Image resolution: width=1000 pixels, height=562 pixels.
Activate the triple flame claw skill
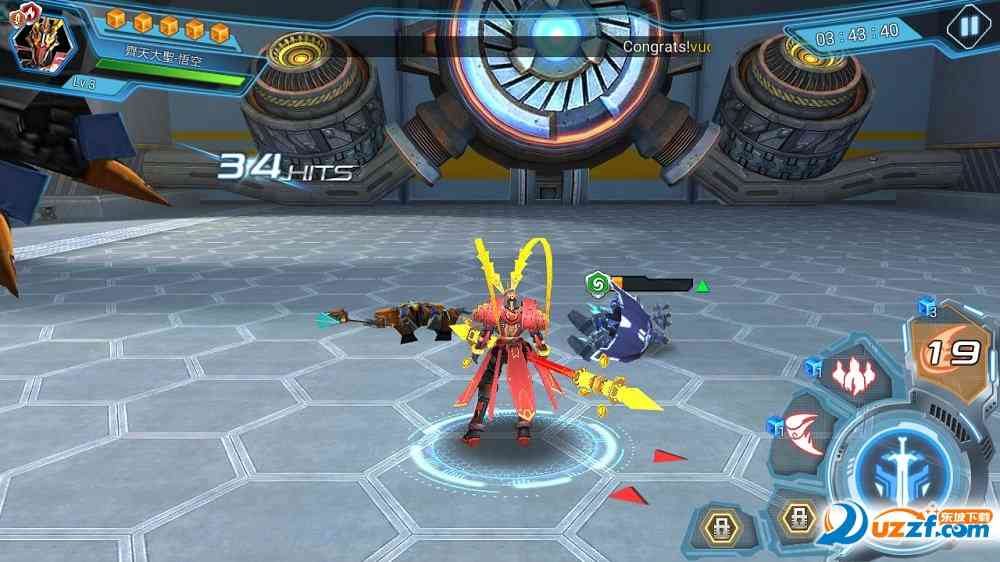pos(853,375)
